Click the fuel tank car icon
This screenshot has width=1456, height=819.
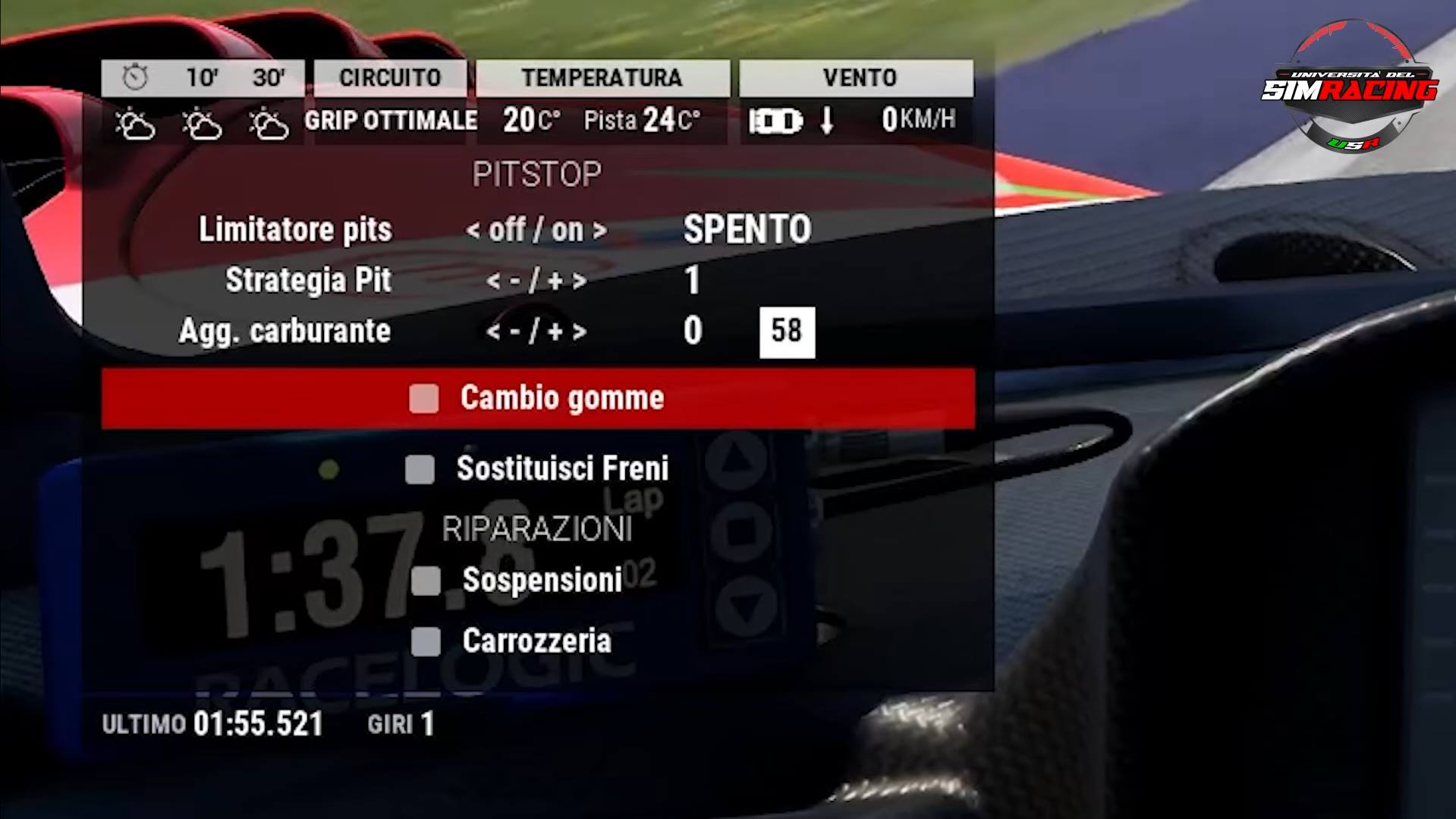coord(775,120)
